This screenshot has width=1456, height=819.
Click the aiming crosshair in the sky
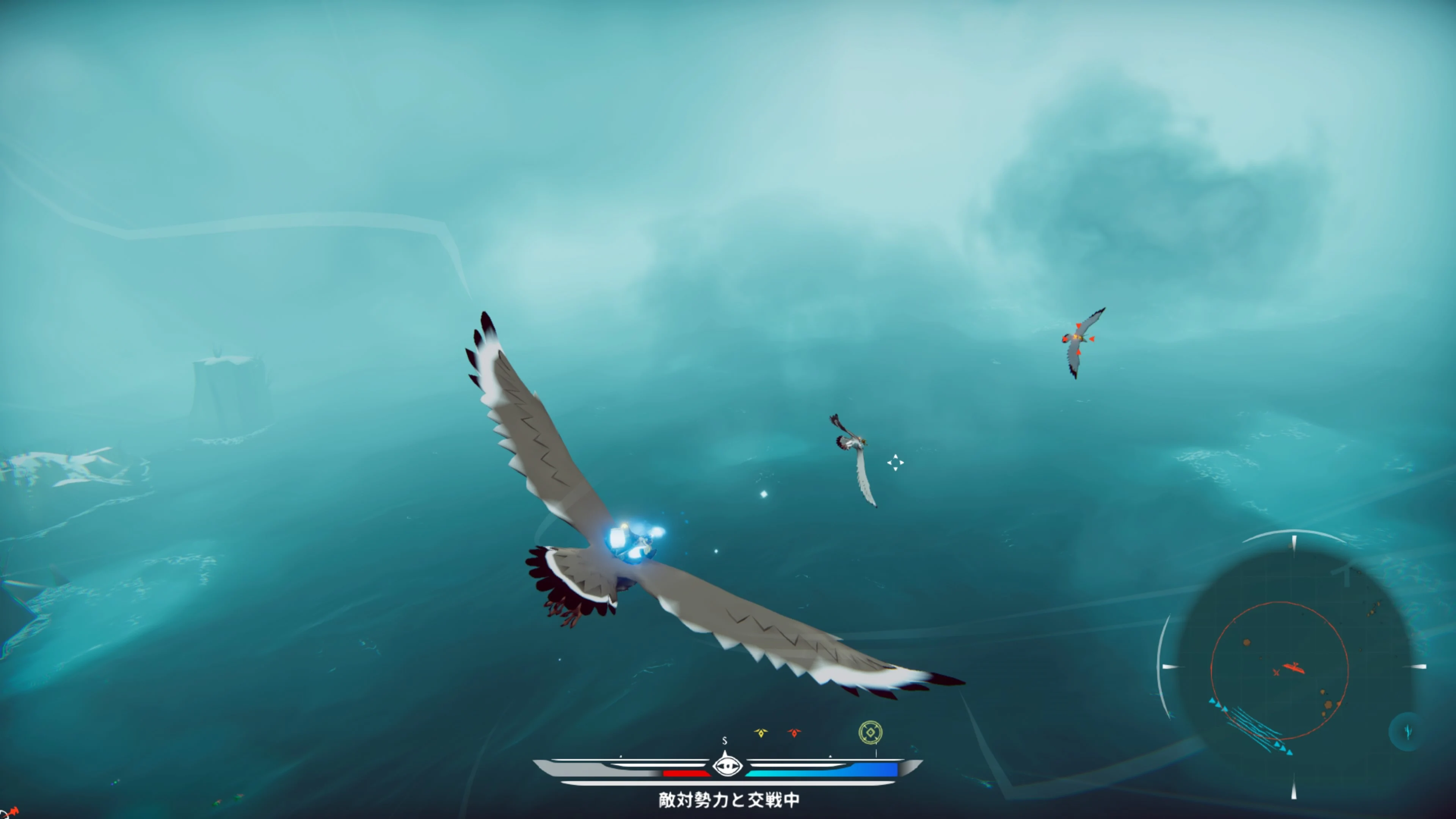[896, 463]
